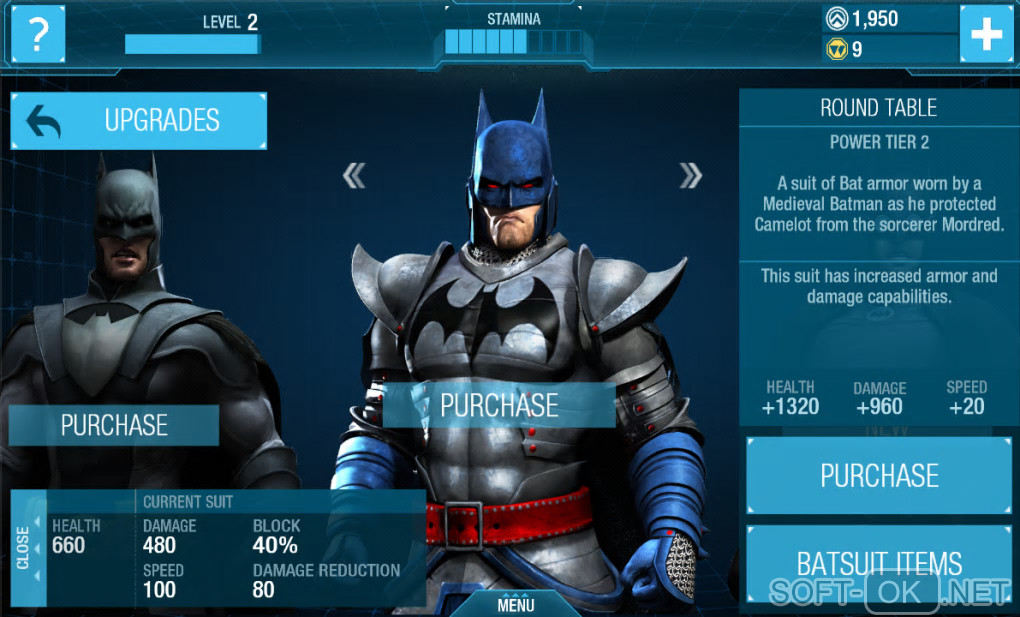The height and width of the screenshot is (617, 1020).
Task: Open the question mark help button
Action: 37,34
